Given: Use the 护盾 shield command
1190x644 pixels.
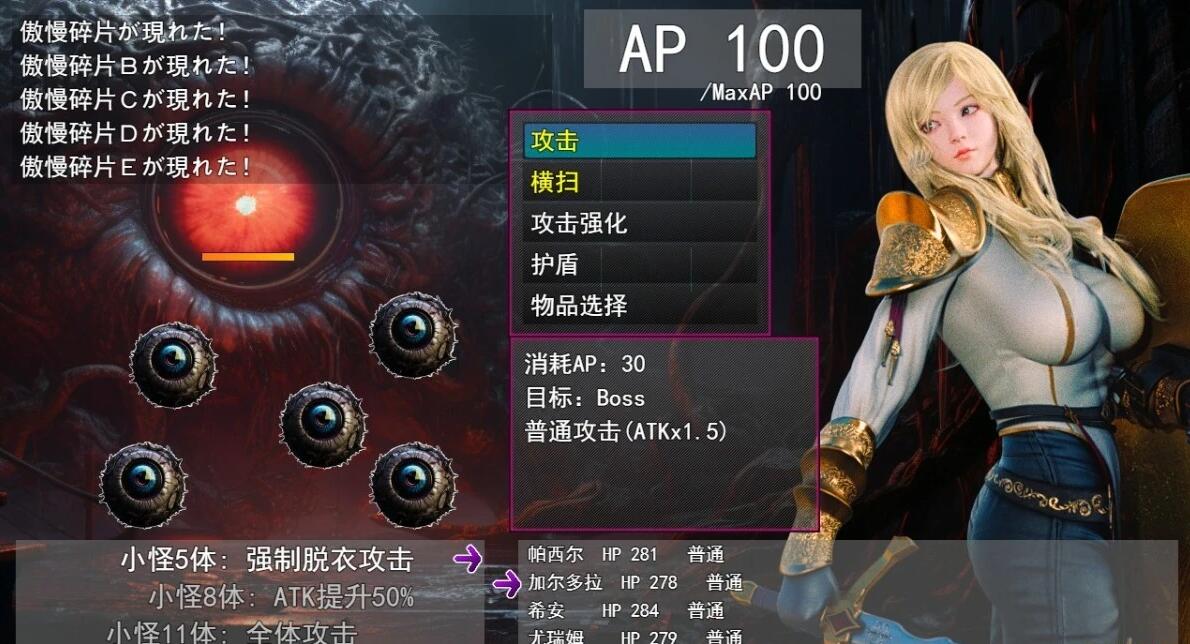Looking at the screenshot, I should point(639,264).
